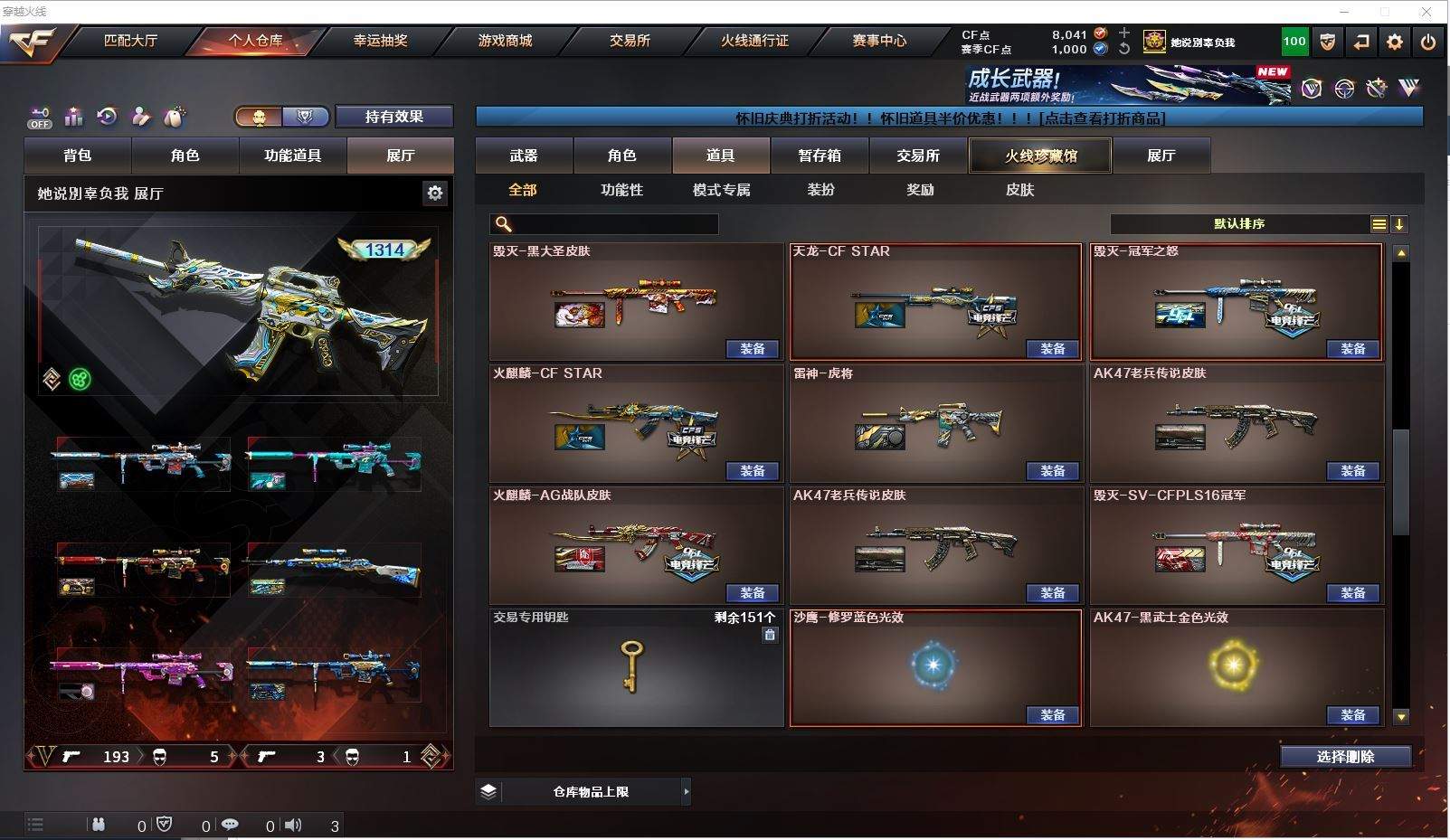Open showroom settings gear
The image size is (1450, 840).
[x=435, y=193]
